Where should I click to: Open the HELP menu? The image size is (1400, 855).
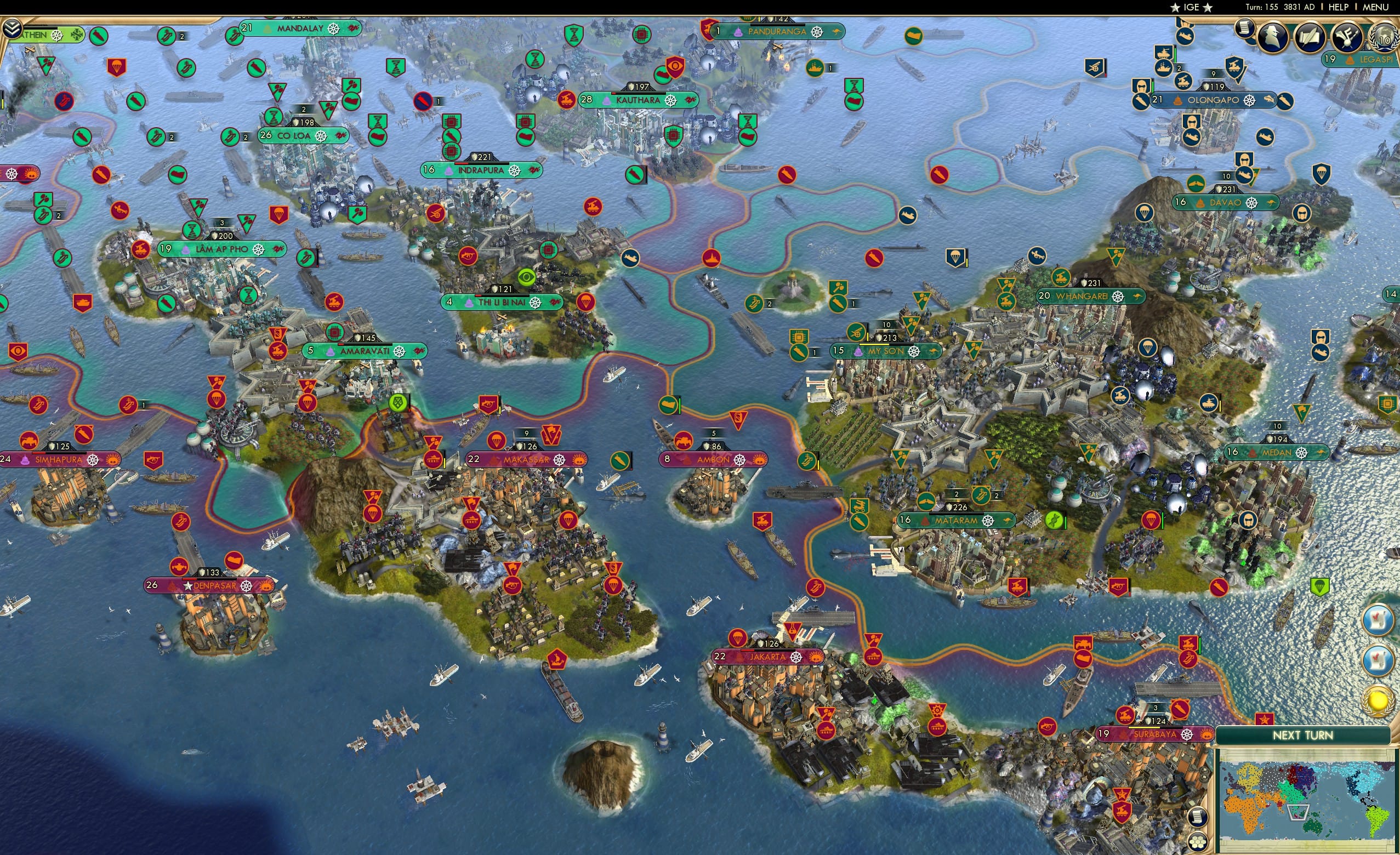tap(1339, 7)
